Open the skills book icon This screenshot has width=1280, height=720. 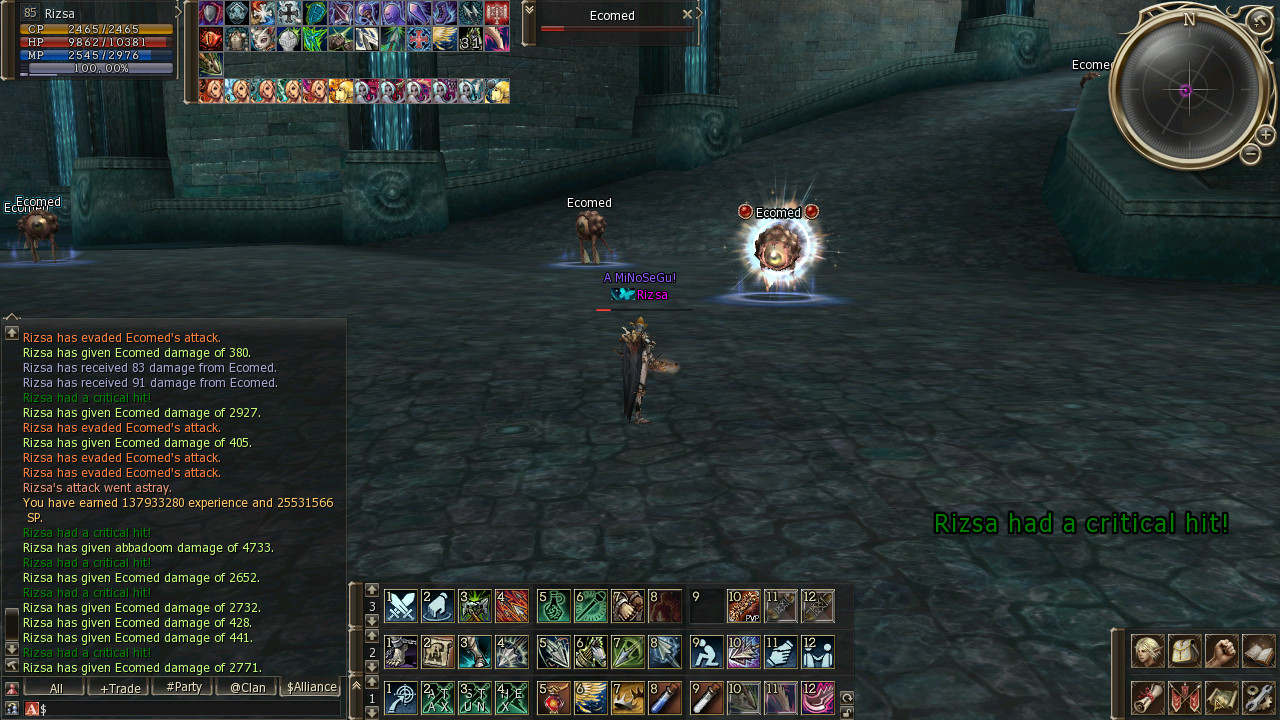(1258, 651)
